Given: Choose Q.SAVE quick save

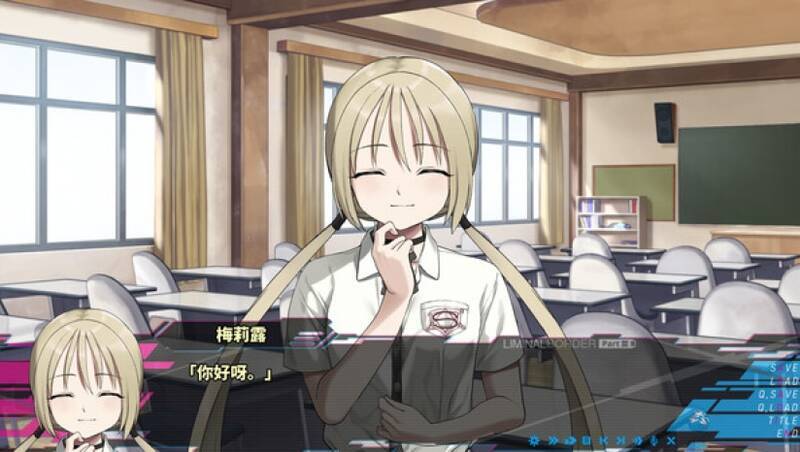Looking at the screenshot, I should click(781, 395).
